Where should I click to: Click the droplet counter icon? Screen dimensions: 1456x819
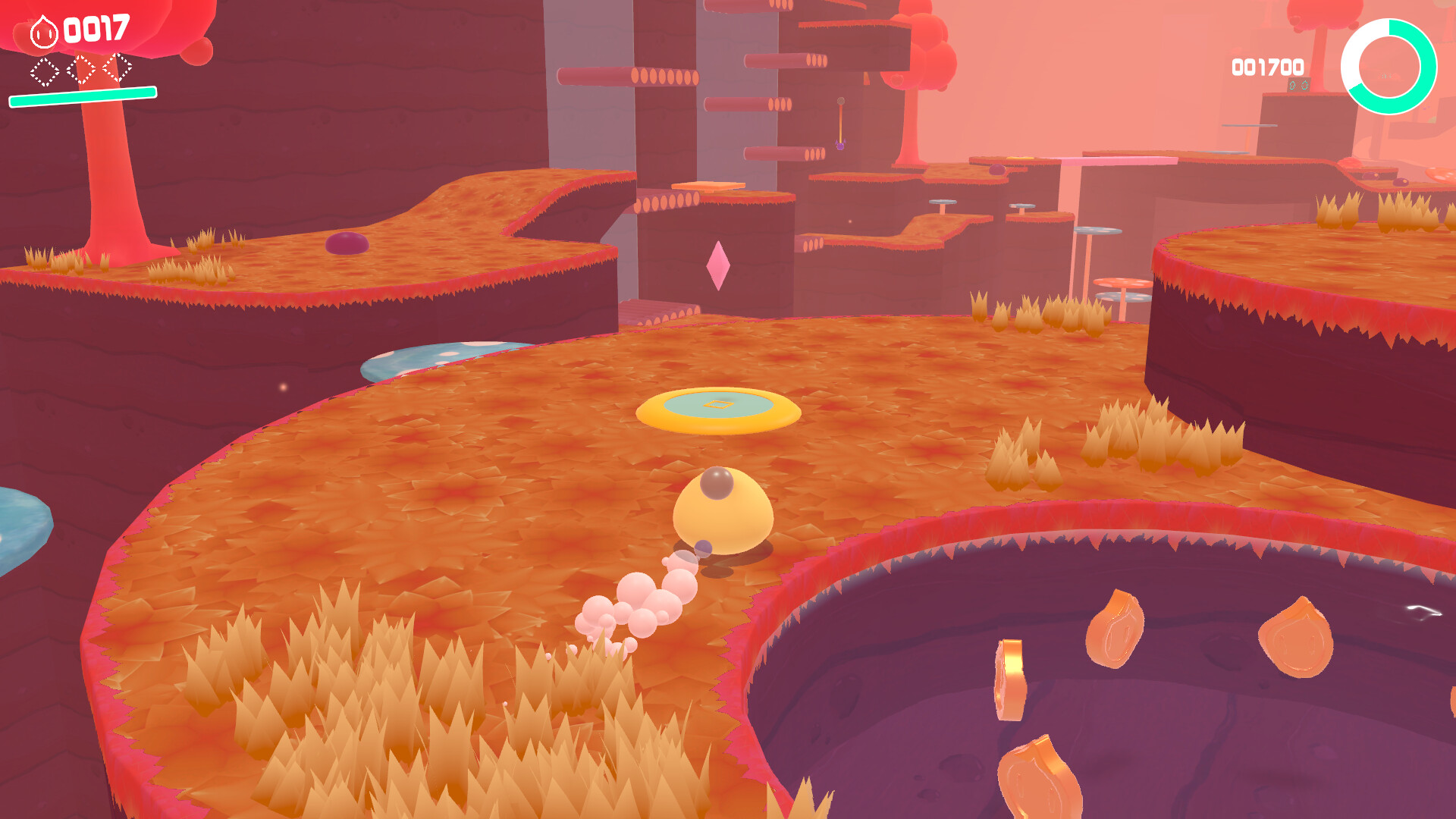tap(43, 32)
